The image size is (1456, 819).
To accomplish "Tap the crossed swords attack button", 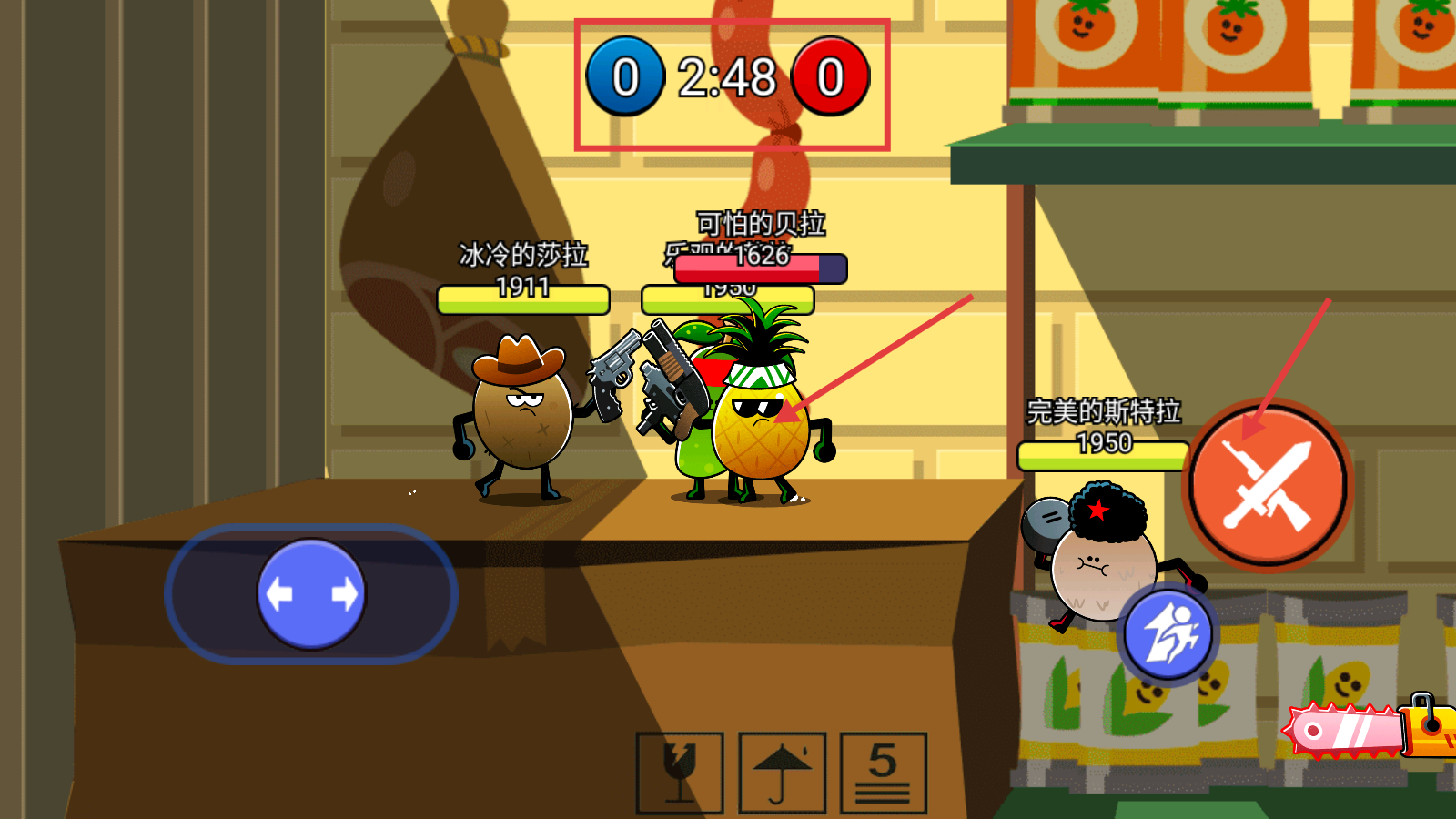I will tap(1267, 486).
